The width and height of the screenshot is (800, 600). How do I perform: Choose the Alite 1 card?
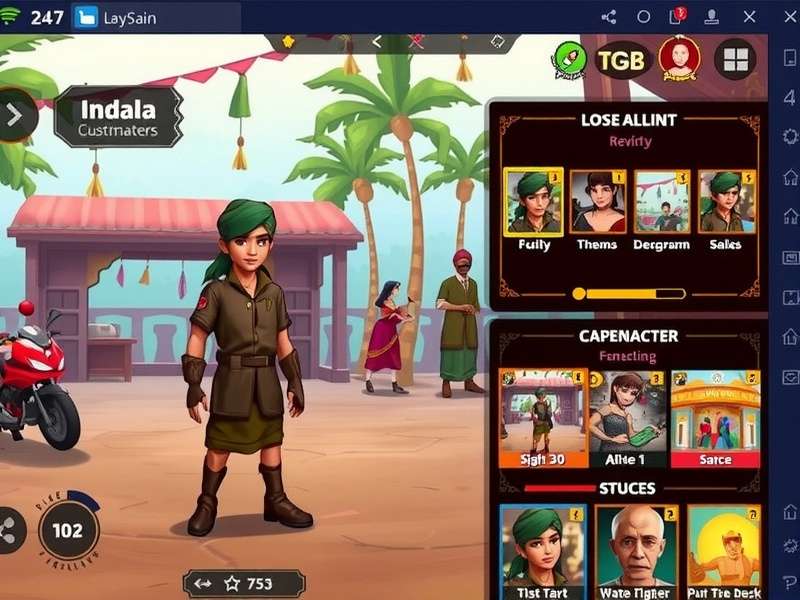coord(627,419)
